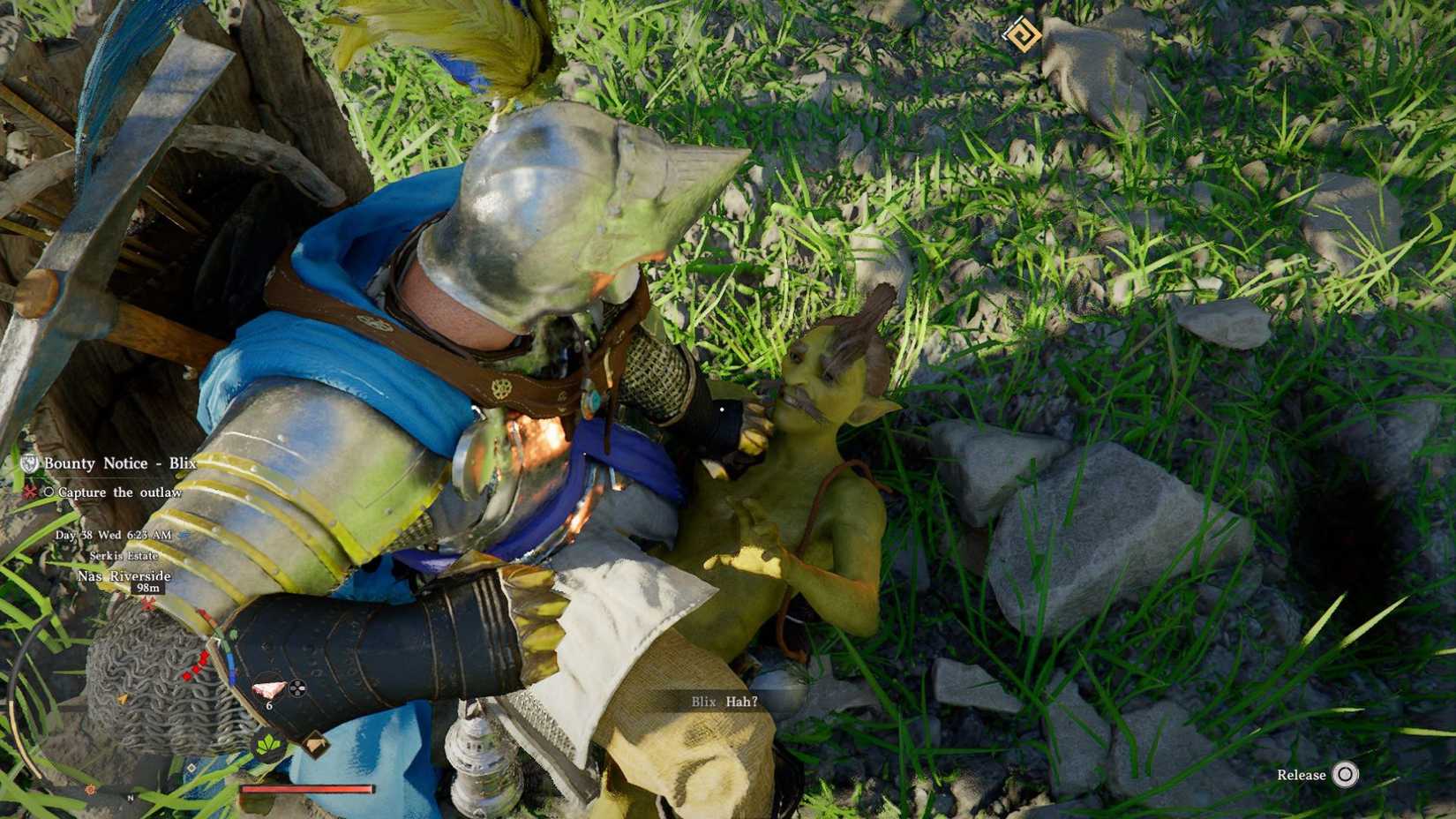Click the orange player arrow on the compass
The image size is (1456, 819).
tap(123, 699)
